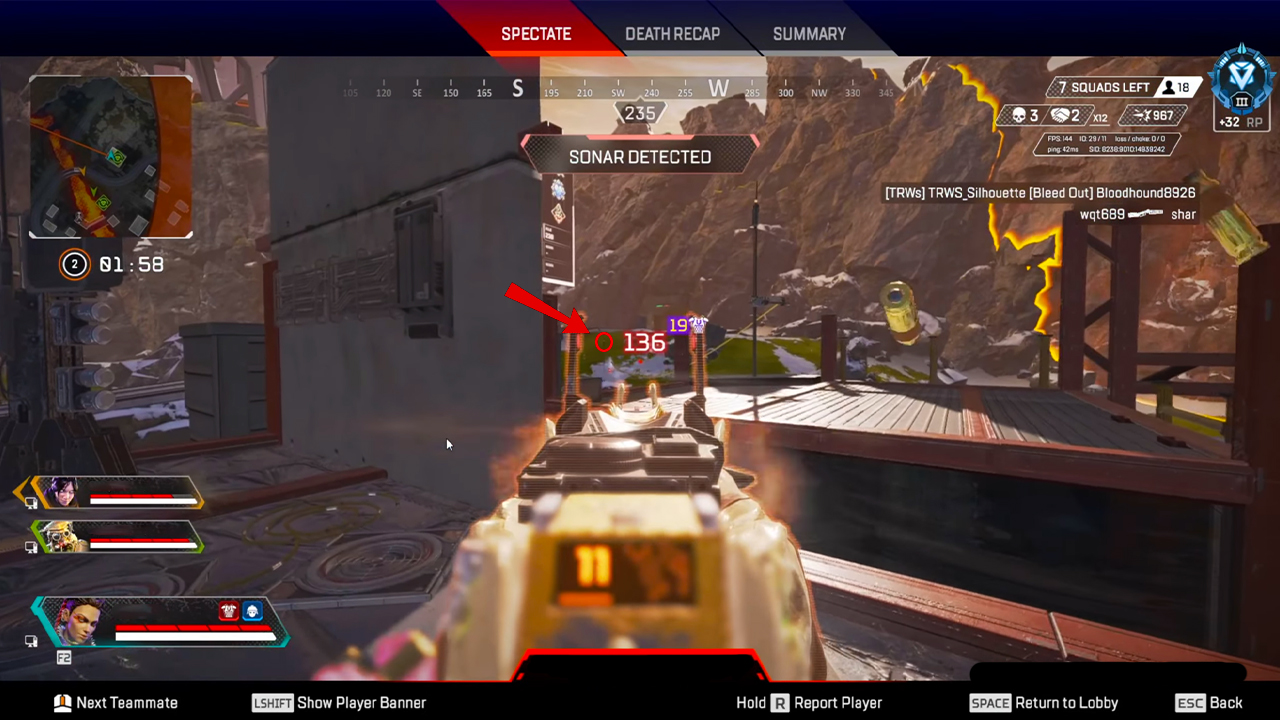Click the player count person icon
Screen dimensions: 1280x720
tap(1168, 87)
